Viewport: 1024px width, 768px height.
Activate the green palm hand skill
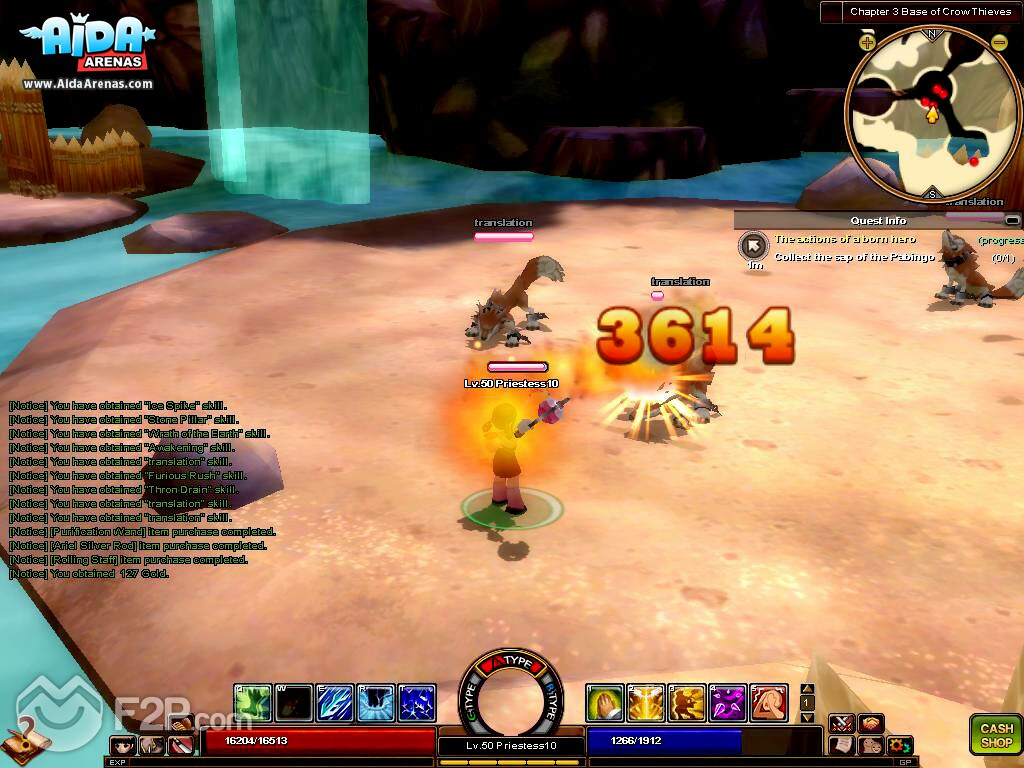(605, 703)
